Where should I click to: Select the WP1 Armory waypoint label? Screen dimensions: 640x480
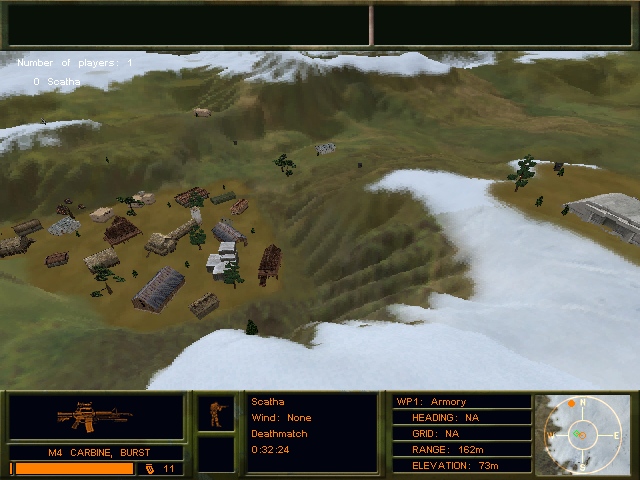click(x=432, y=401)
